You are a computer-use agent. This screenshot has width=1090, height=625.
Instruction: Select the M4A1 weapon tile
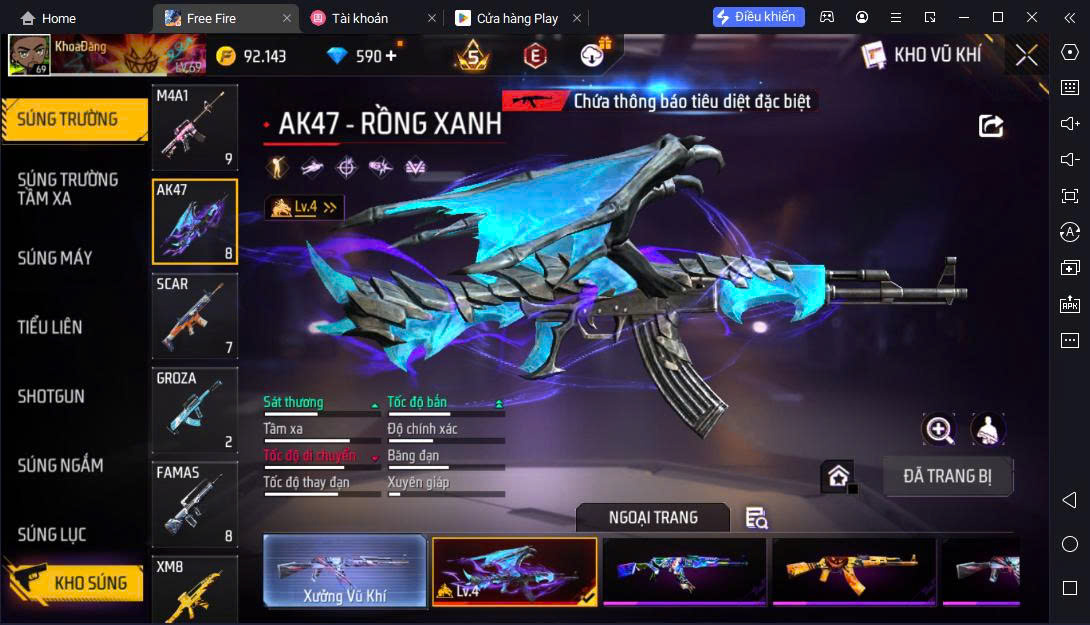pyautogui.click(x=194, y=127)
